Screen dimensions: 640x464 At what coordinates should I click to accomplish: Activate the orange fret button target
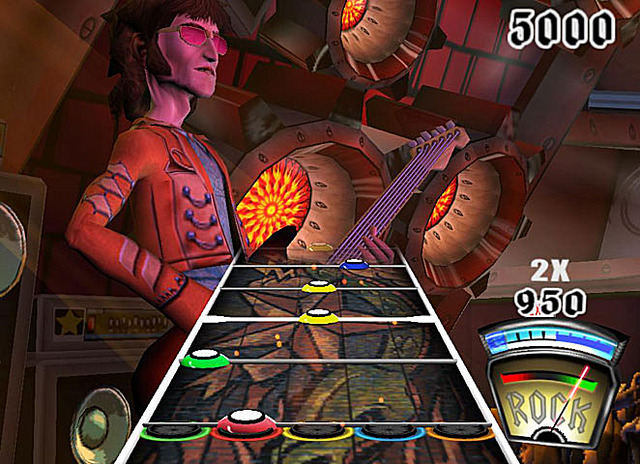(458, 432)
